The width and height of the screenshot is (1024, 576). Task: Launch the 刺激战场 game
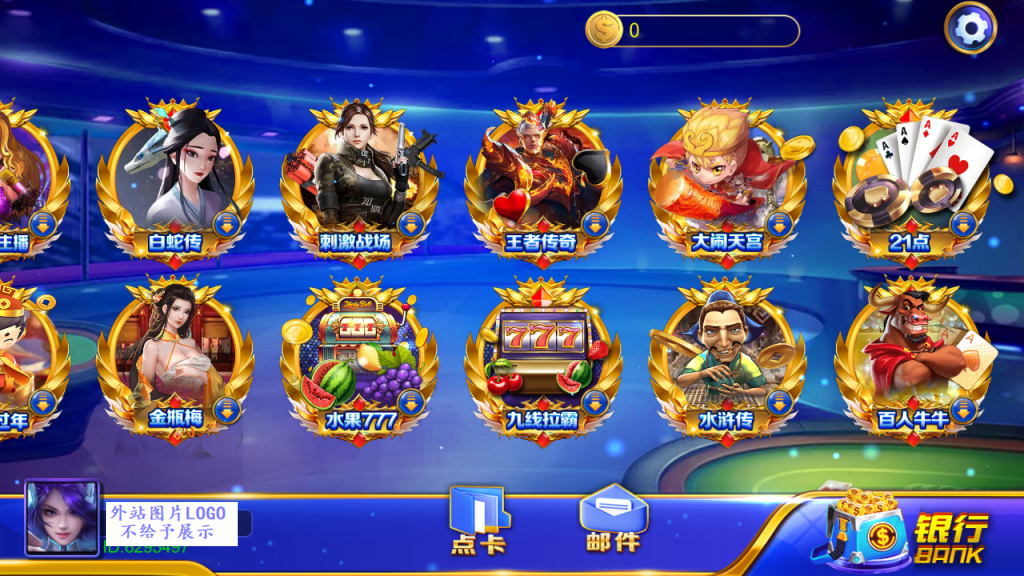tap(359, 180)
